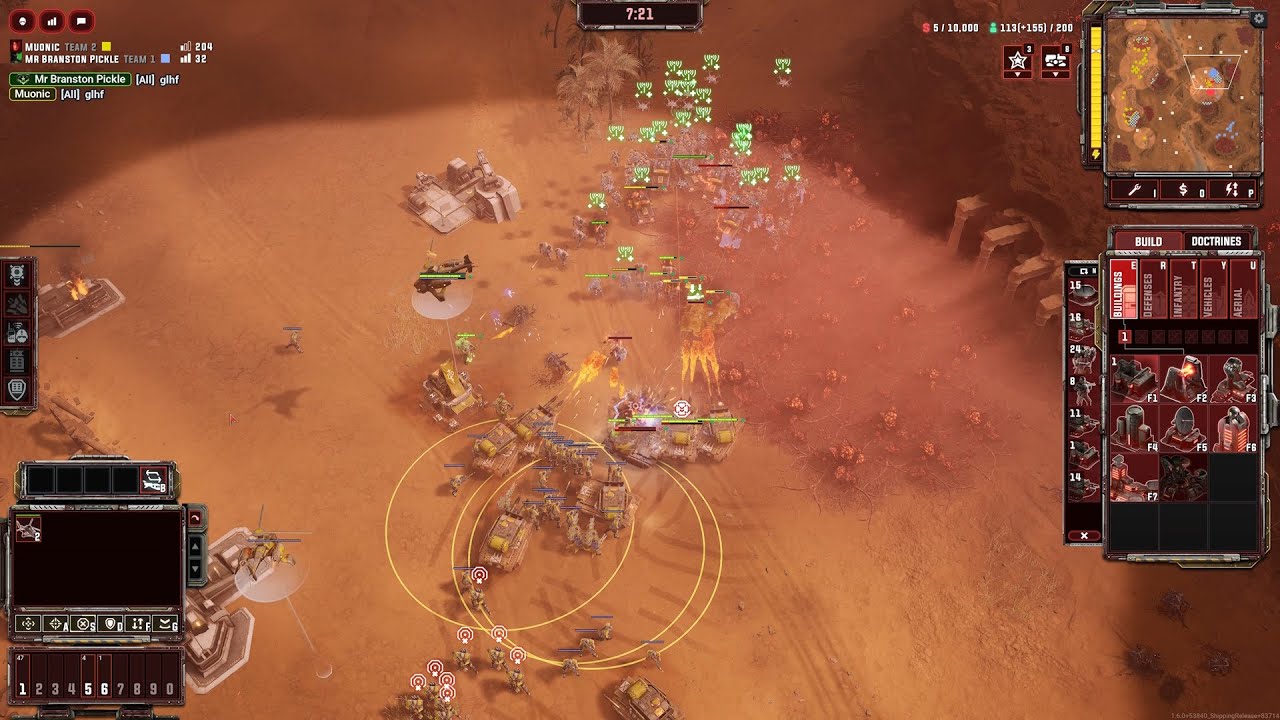Pick the F6 tower building

1232,428
